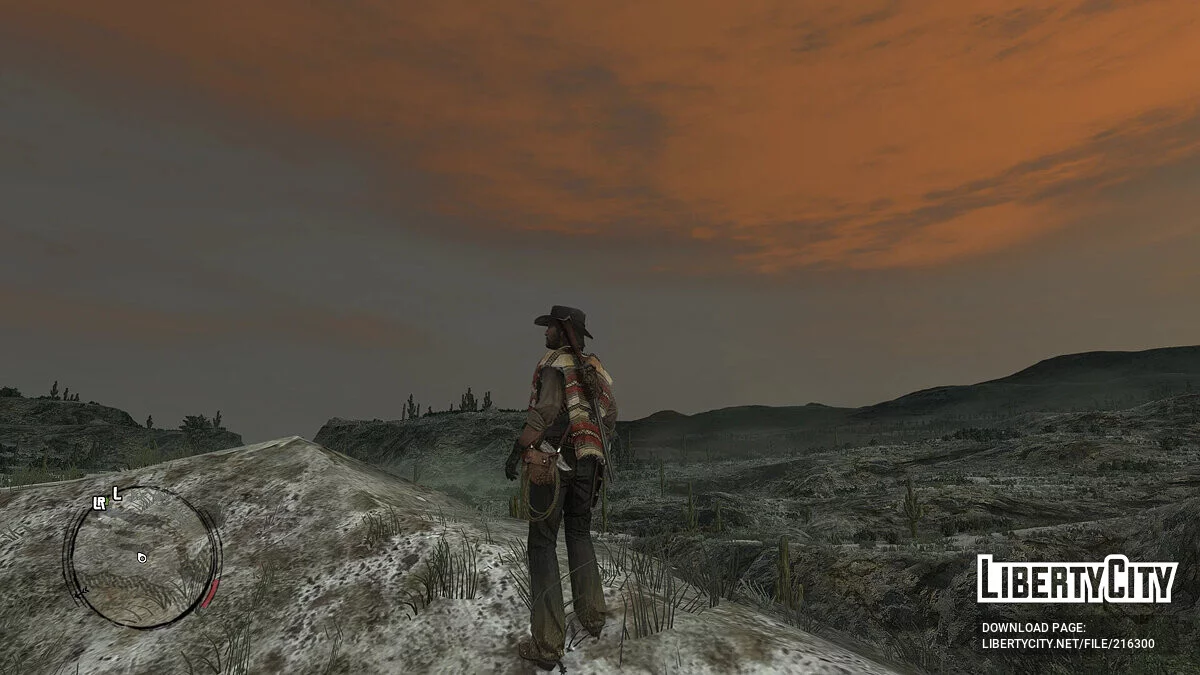This screenshot has width=1200, height=675.
Task: Open the LibertyCity logo watermark
Action: (x=1077, y=579)
